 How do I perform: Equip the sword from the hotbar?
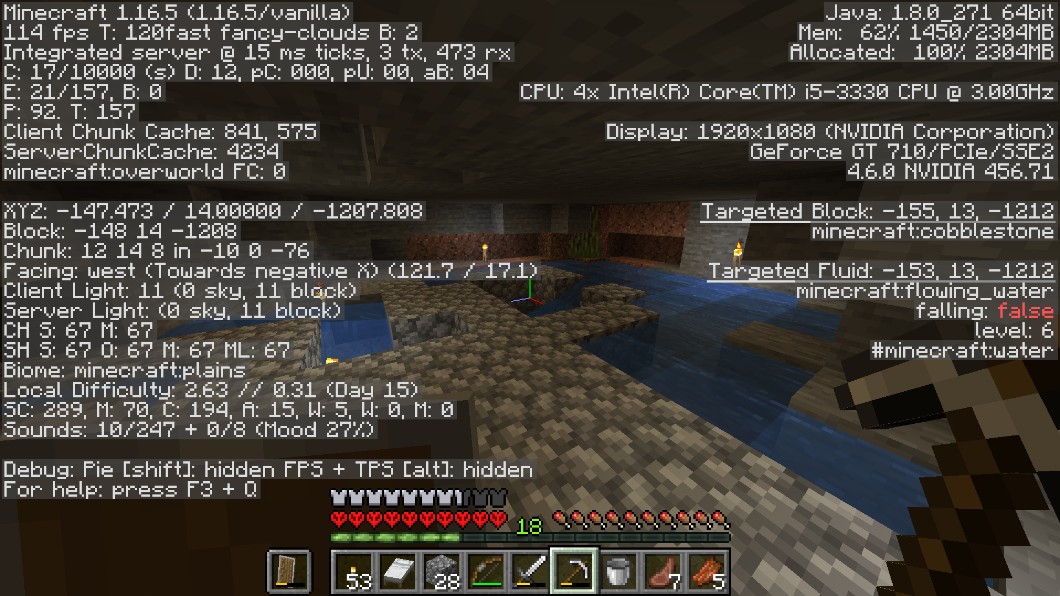[x=530, y=571]
